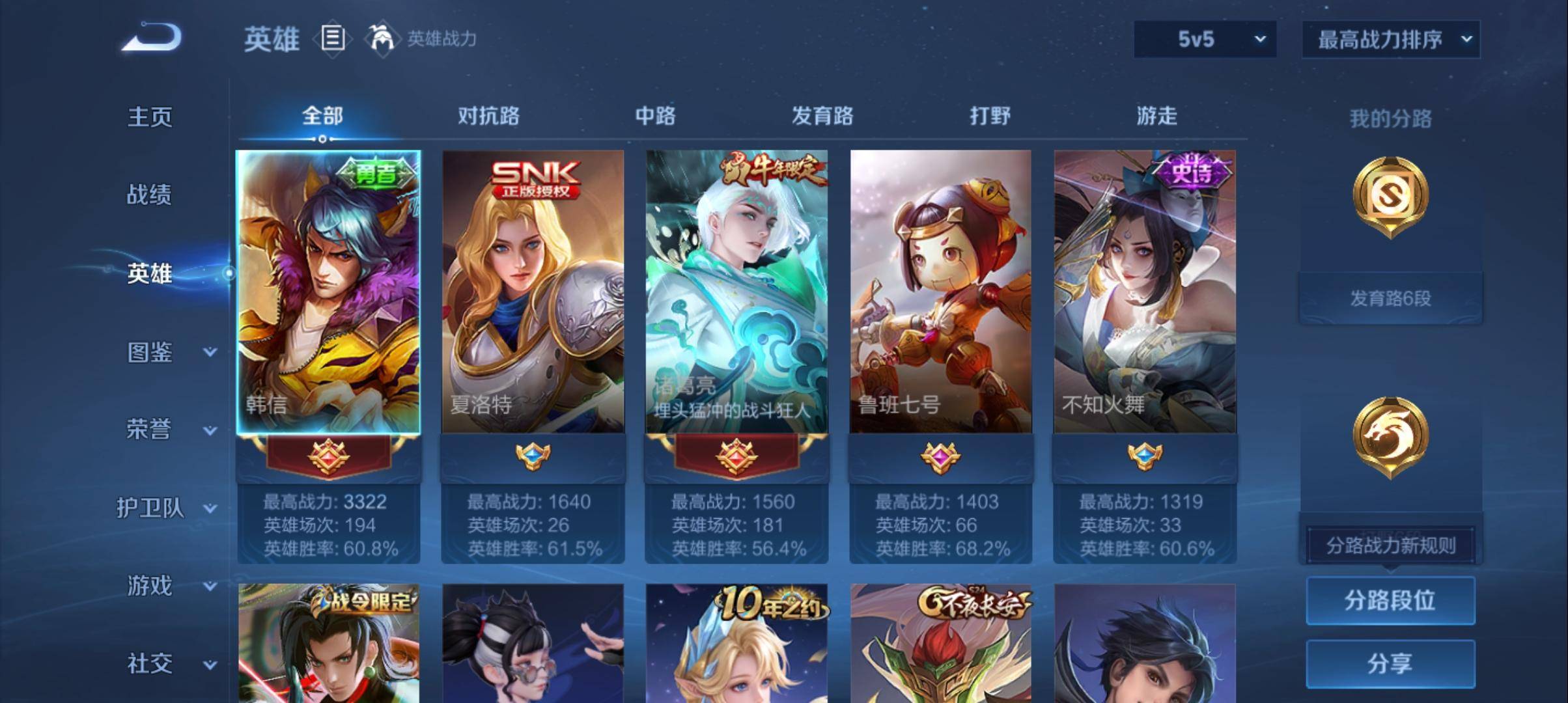Viewport: 1568px width, 703px height.
Task: Open the 最高战力排序 sort dropdown
Action: [1391, 39]
